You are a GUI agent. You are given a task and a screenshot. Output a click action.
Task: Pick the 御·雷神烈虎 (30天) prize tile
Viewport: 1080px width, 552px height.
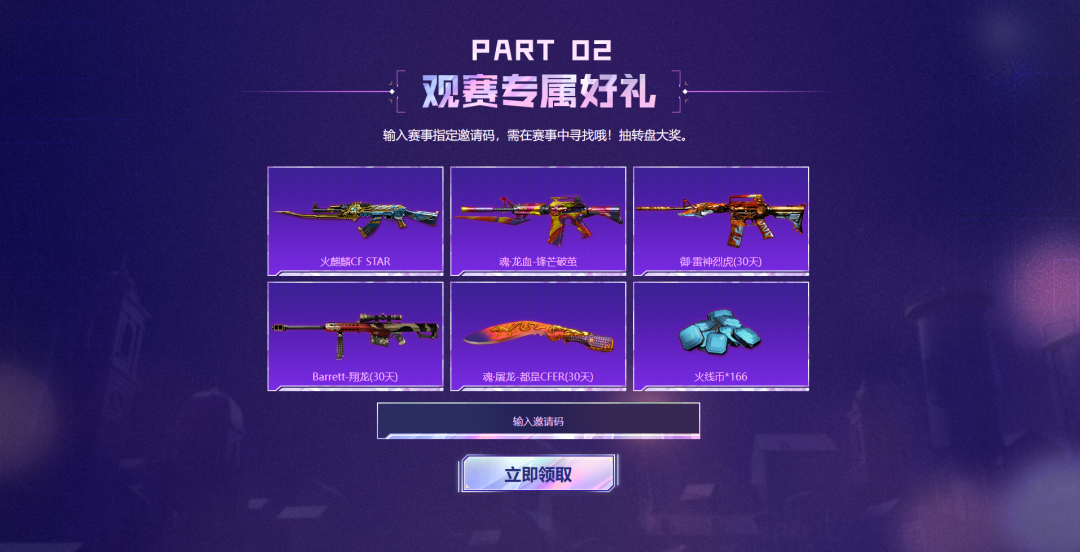pos(721,221)
